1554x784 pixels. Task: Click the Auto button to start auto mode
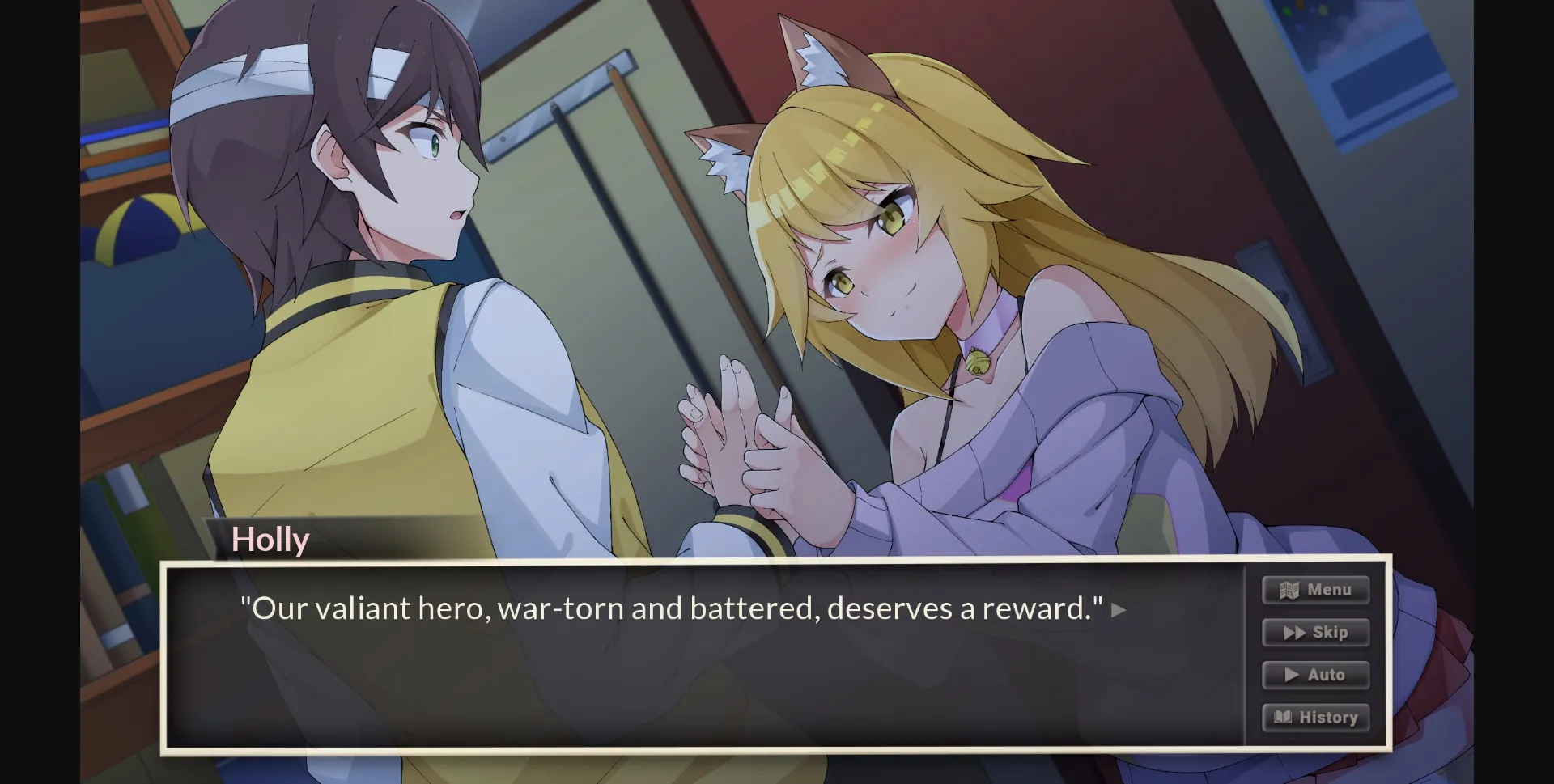[1315, 675]
